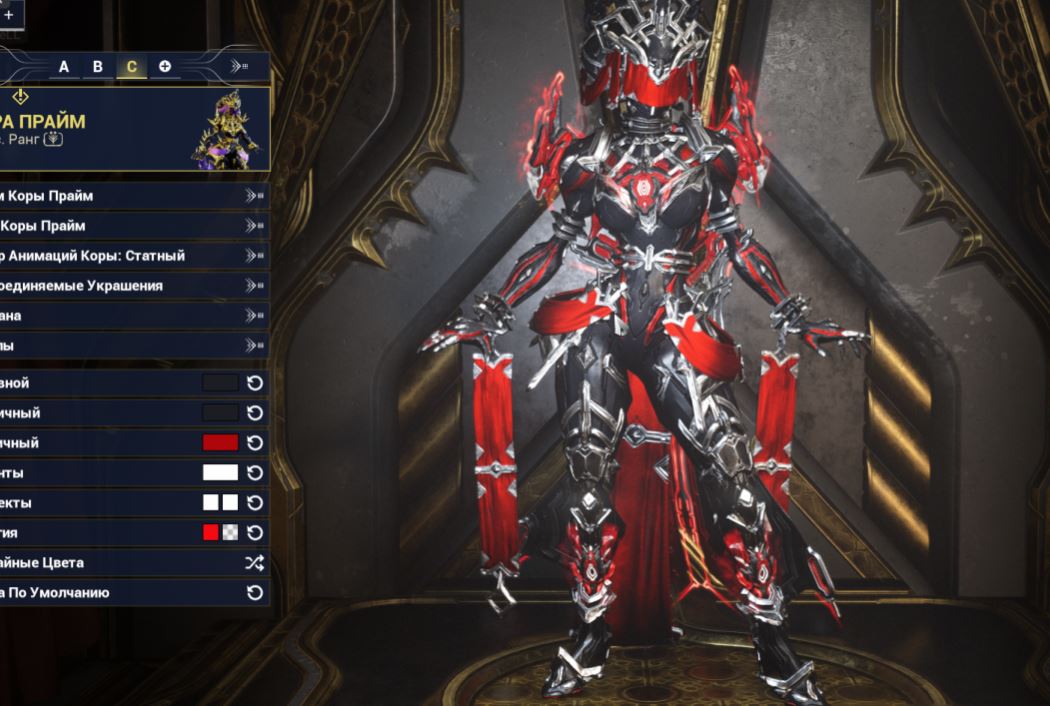Choose the checkered empty energy color swatch
The width and height of the screenshot is (1050, 706).
click(230, 533)
